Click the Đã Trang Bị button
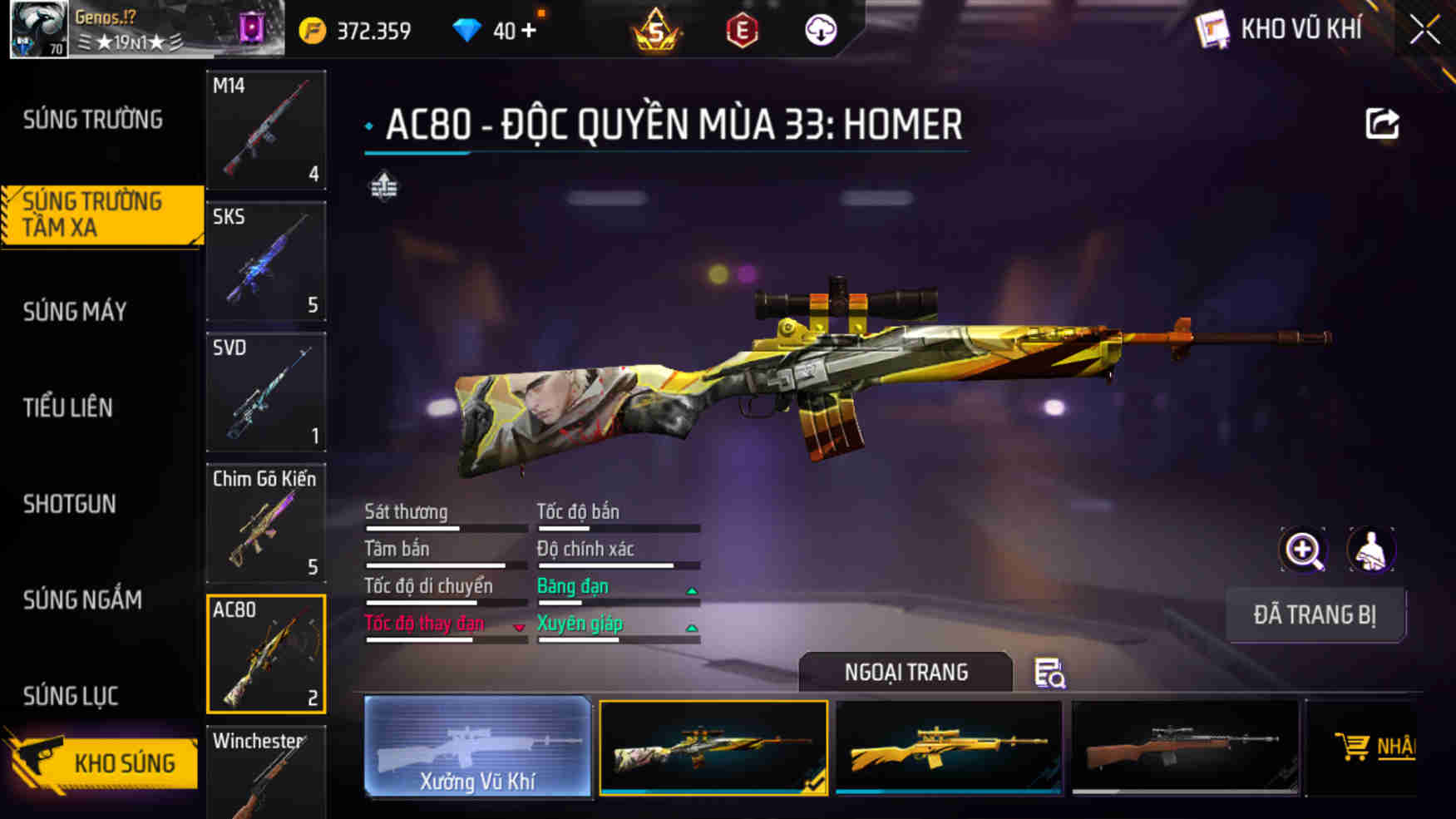Screen dimensions: 1456x819 tap(1316, 615)
